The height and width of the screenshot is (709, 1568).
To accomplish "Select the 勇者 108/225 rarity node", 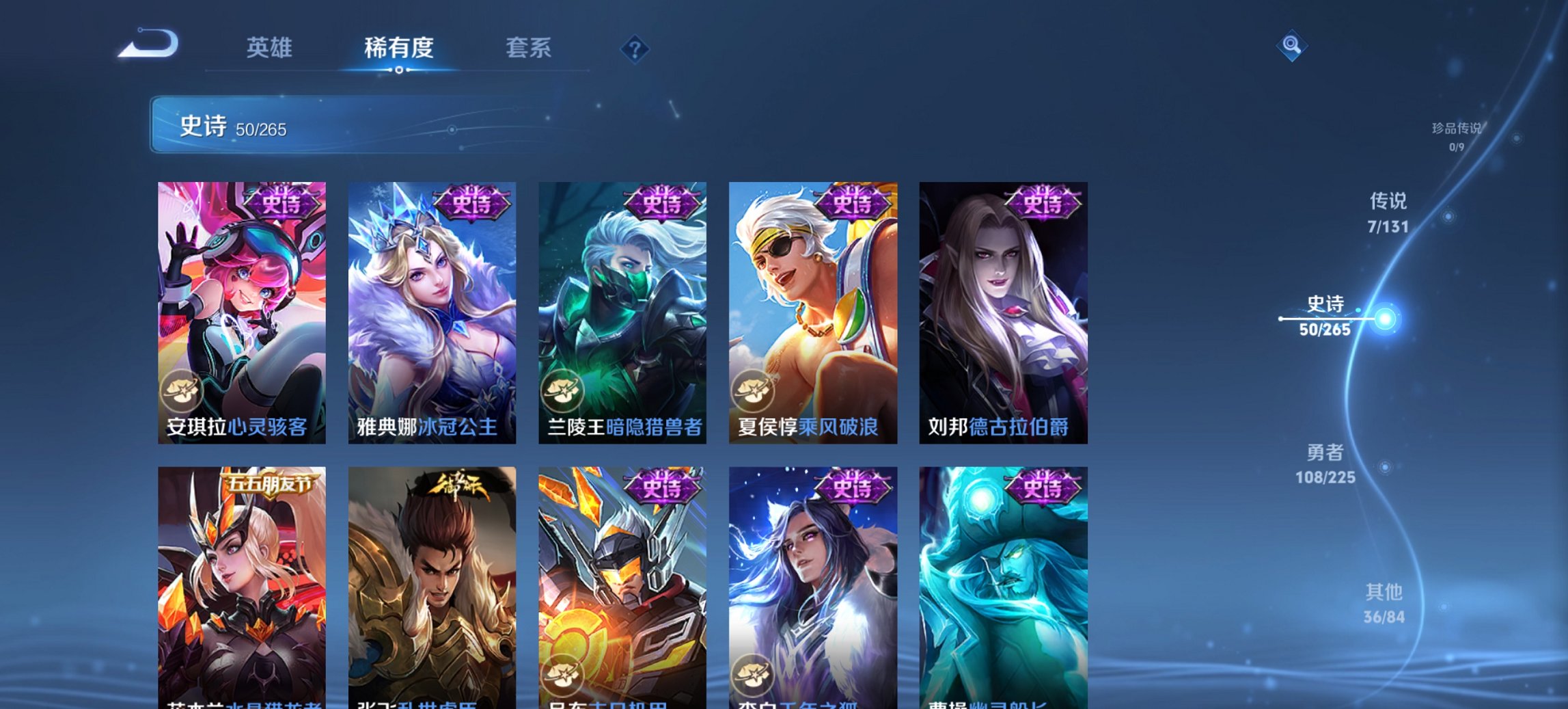I will 1325,463.
